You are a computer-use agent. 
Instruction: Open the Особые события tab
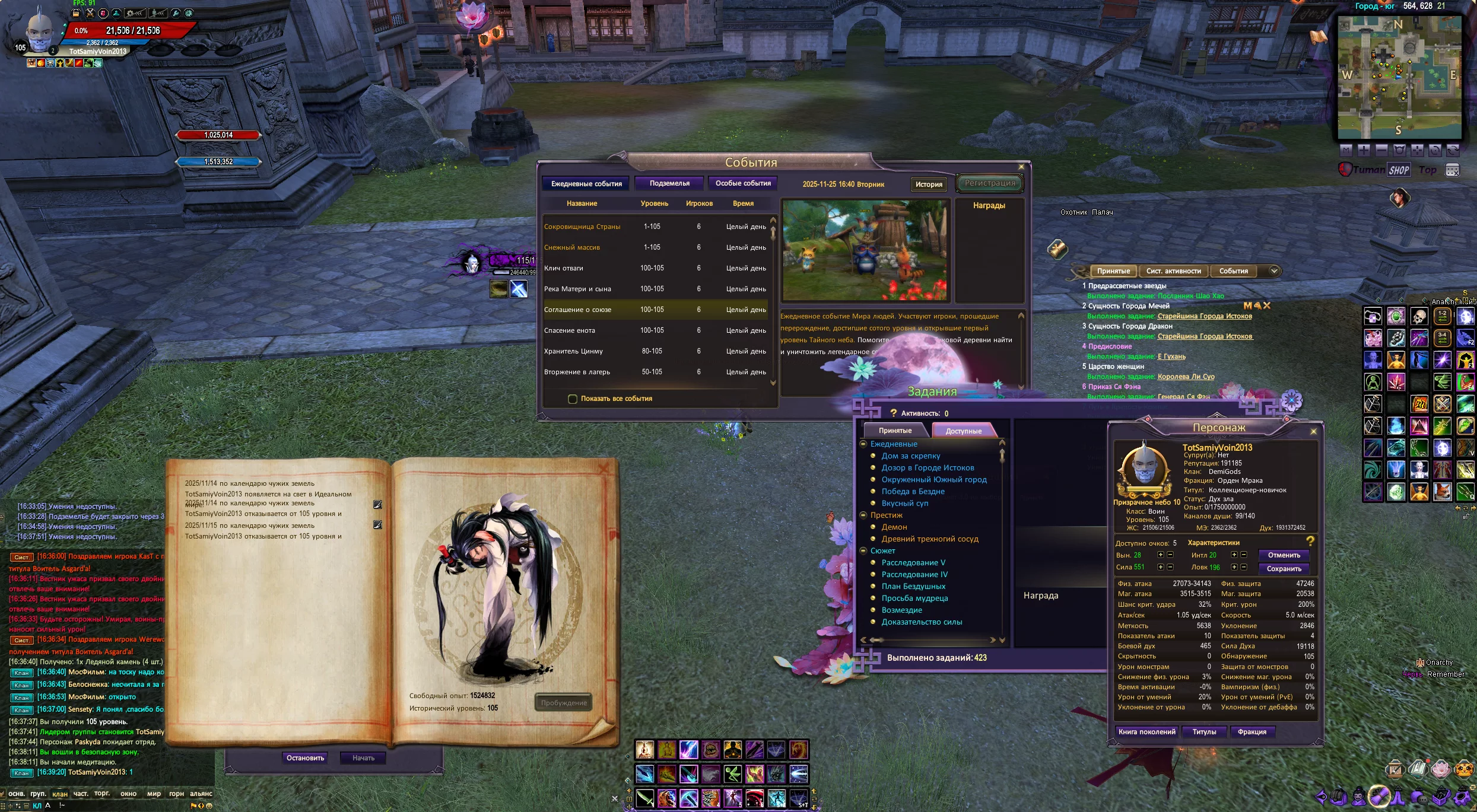point(743,183)
